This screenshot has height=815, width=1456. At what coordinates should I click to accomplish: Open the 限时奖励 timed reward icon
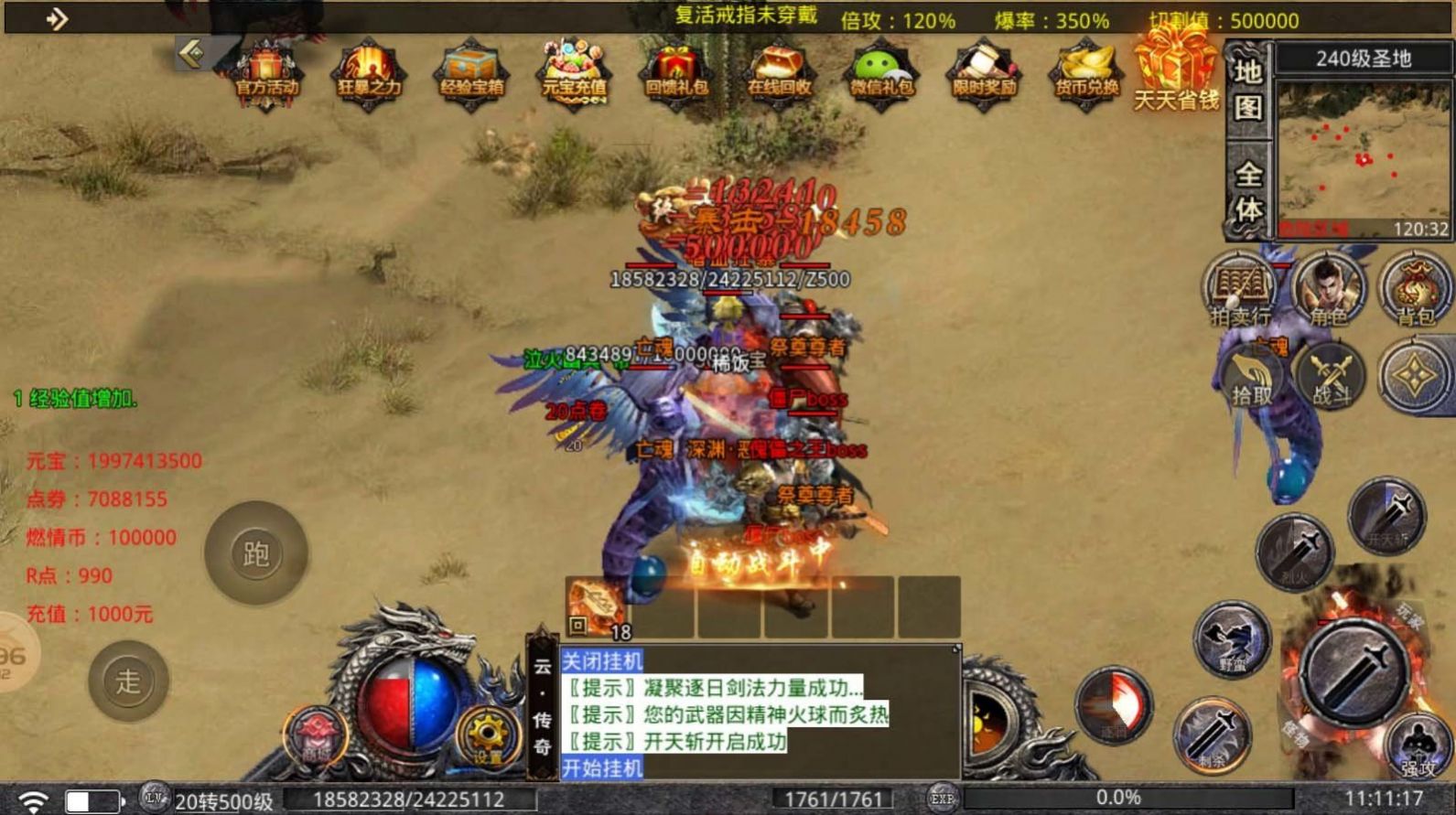click(984, 71)
